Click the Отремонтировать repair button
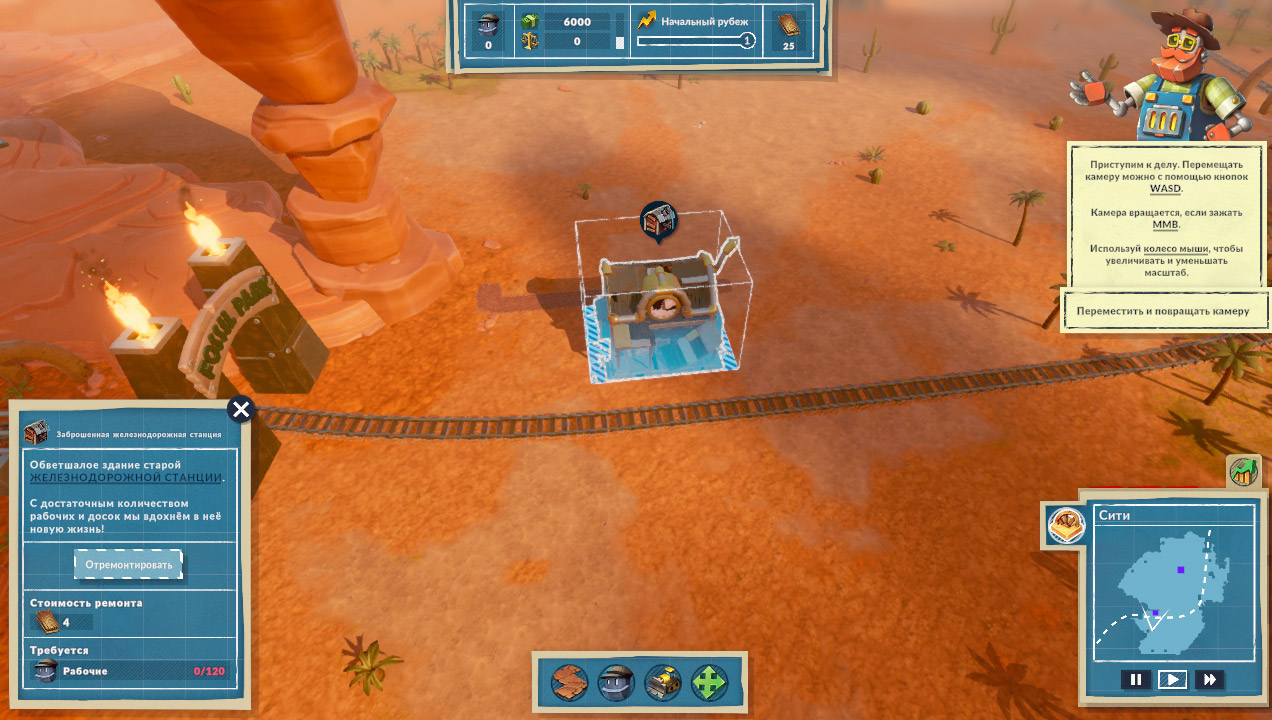This screenshot has height=720, width=1272. pyautogui.click(x=129, y=564)
